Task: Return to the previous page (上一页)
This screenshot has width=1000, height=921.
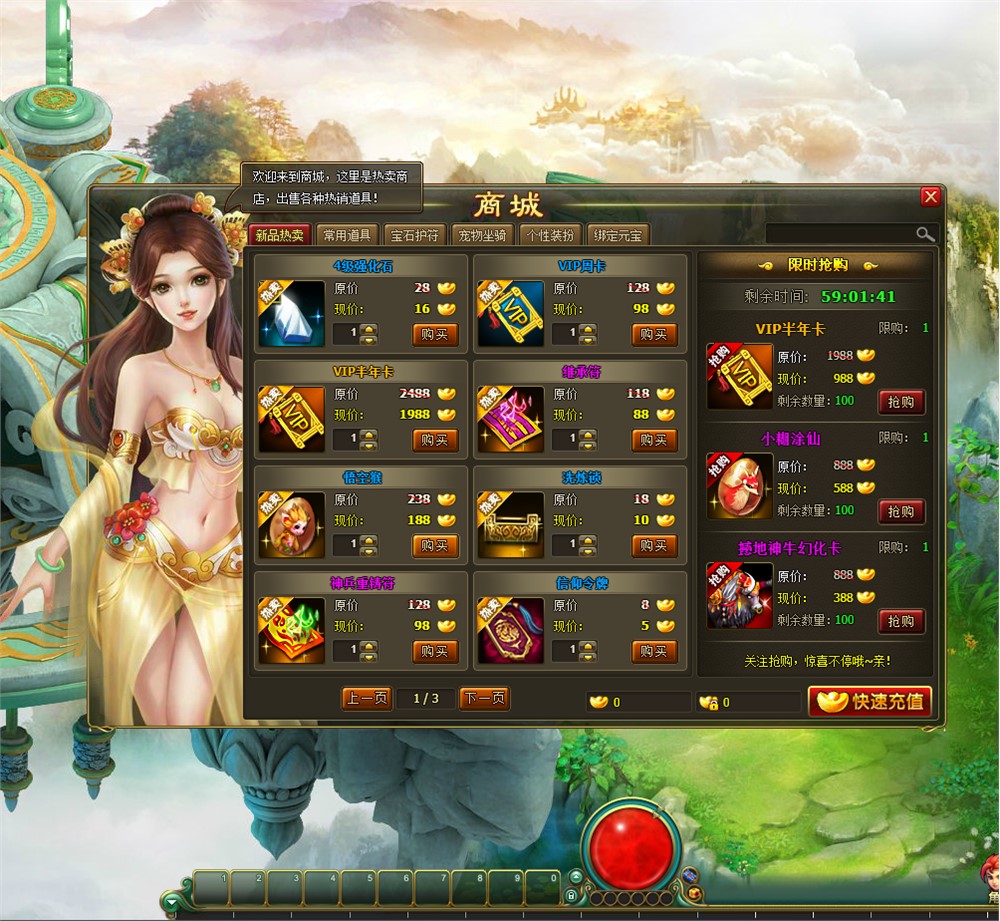Action: tap(366, 699)
